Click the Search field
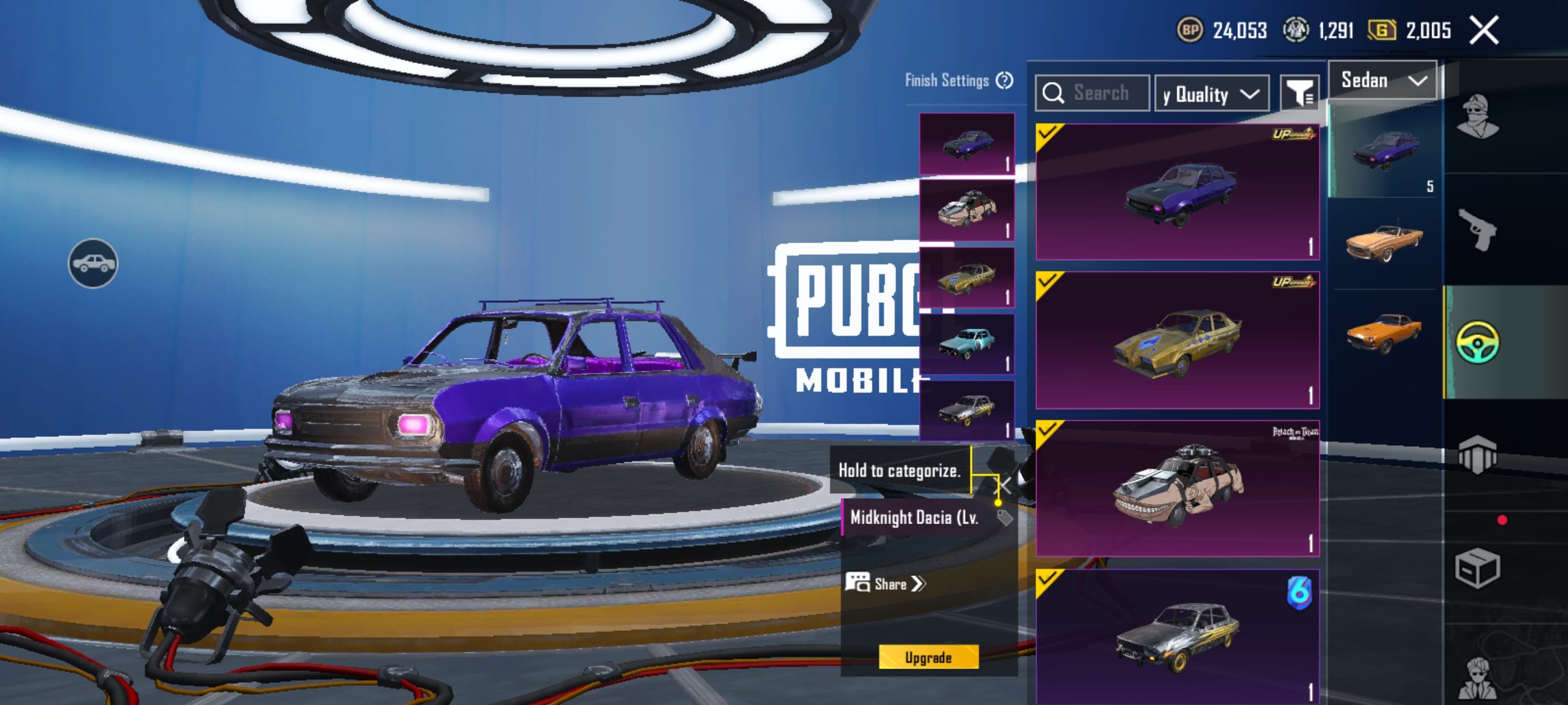1568x705 pixels. 1093,93
